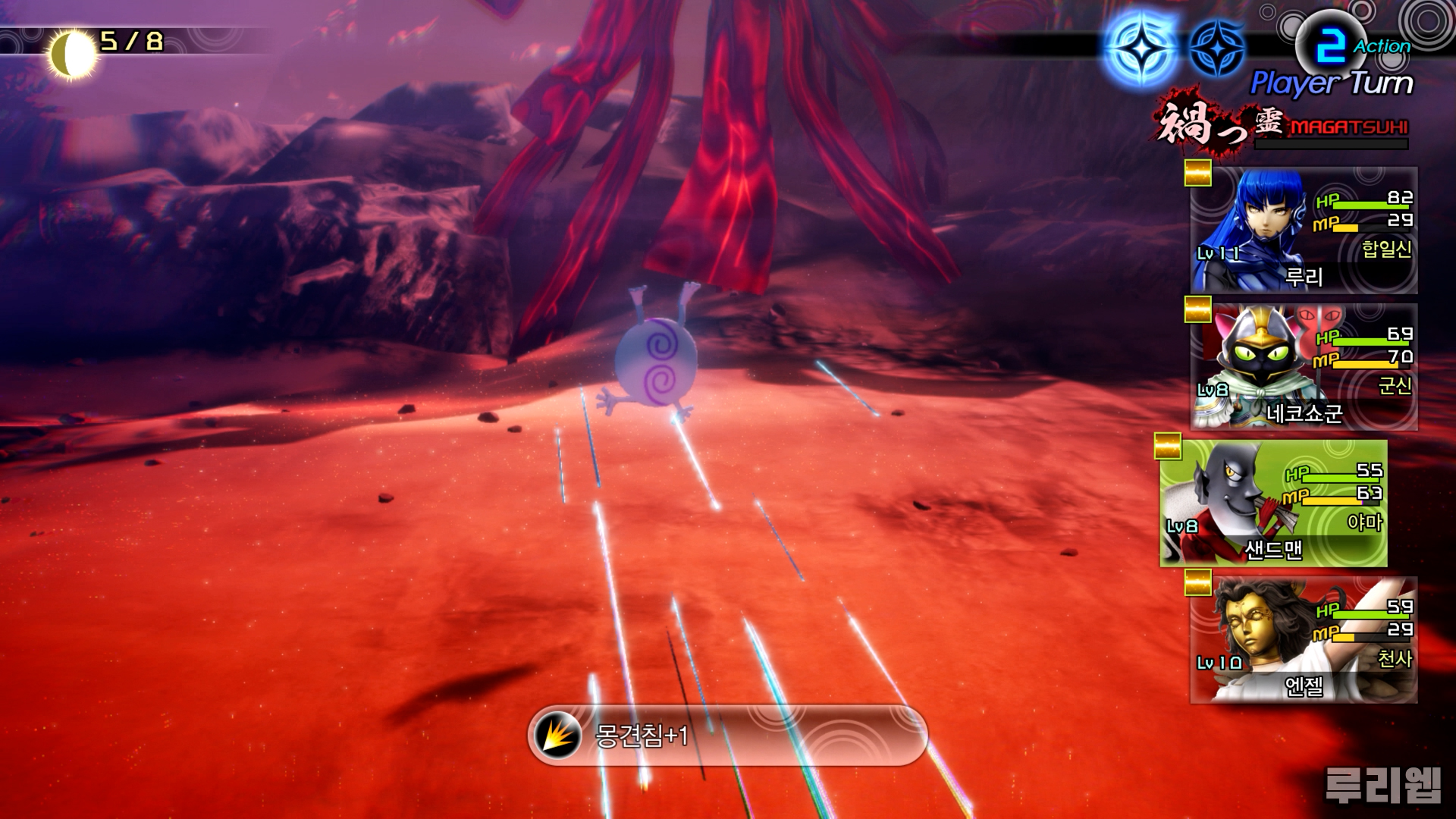The image size is (1456, 819).
Task: Click the 몽견침+1 skill banner
Action: (726, 735)
